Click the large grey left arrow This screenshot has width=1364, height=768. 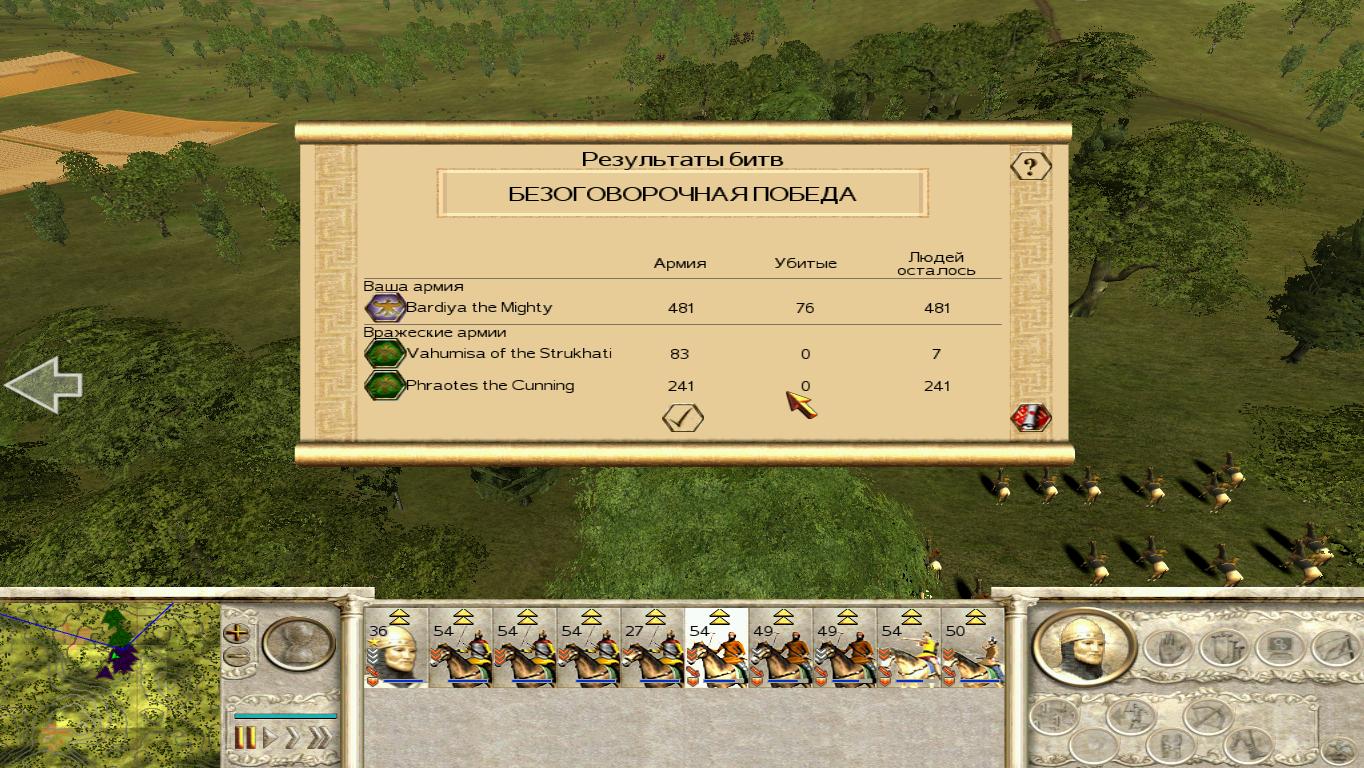[43, 384]
